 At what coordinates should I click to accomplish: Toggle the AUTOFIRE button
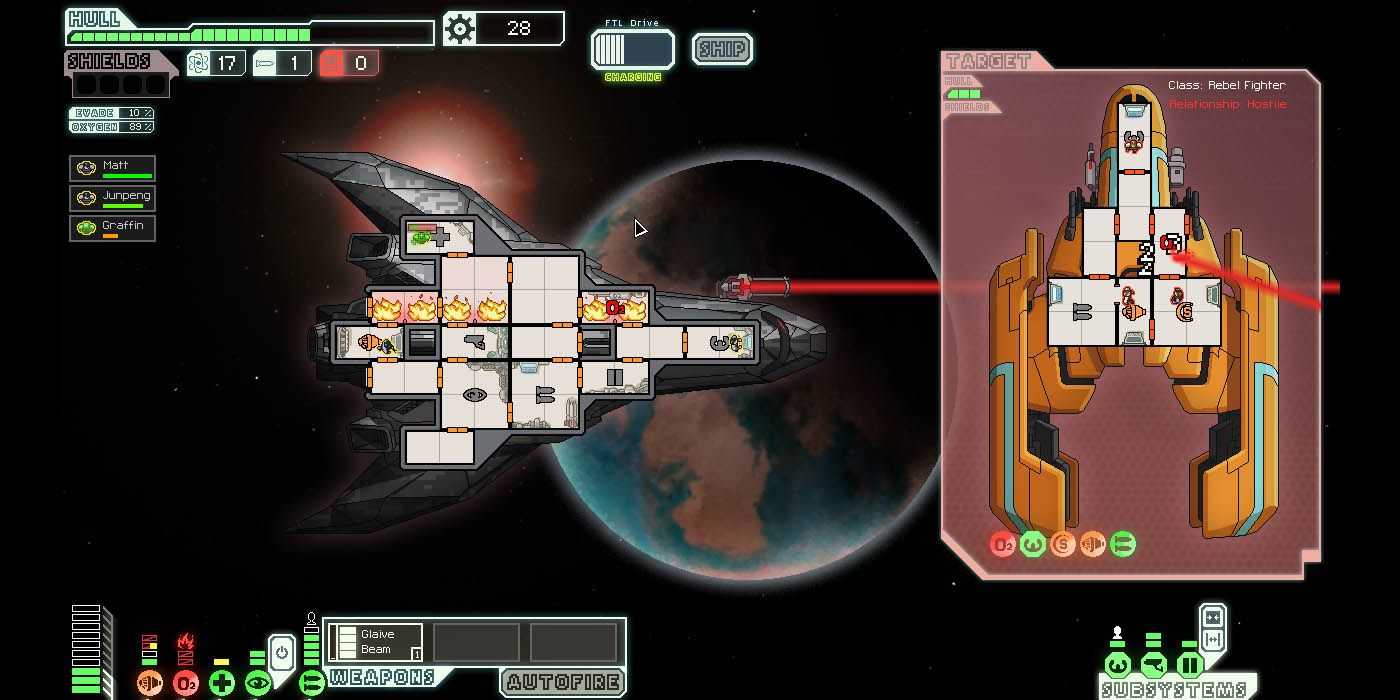coord(563,683)
